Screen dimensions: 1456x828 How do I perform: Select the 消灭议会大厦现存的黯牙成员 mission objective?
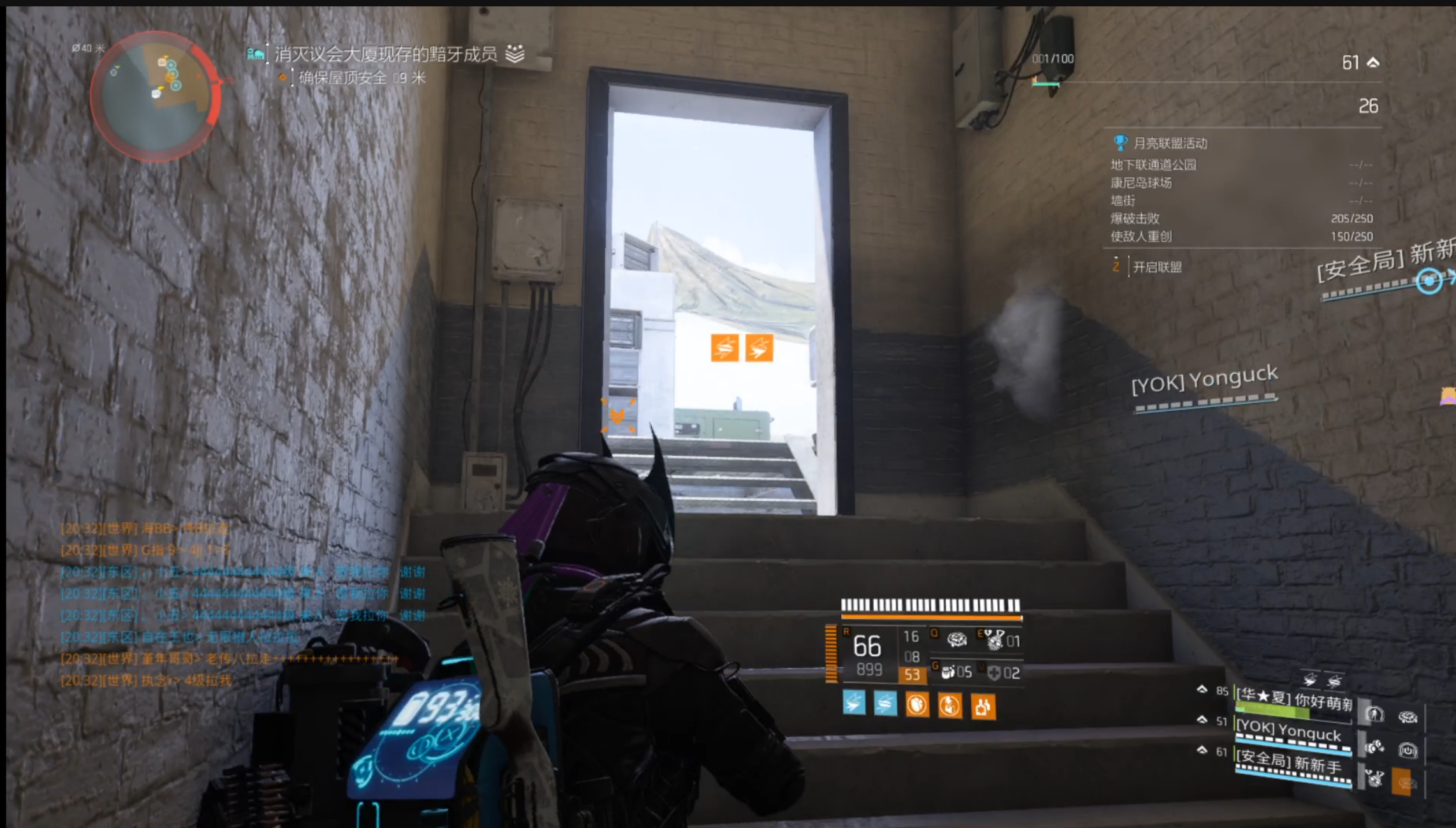tap(386, 54)
